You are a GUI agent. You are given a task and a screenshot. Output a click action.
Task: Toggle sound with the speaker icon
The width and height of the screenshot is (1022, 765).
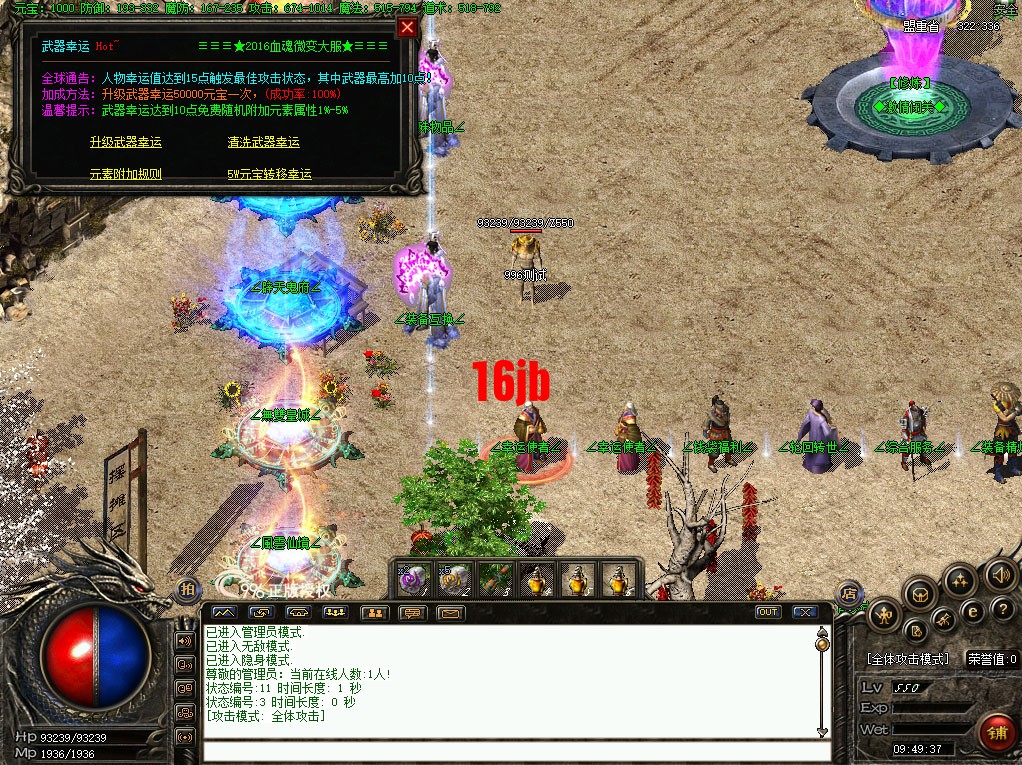pyautogui.click(x=998, y=575)
